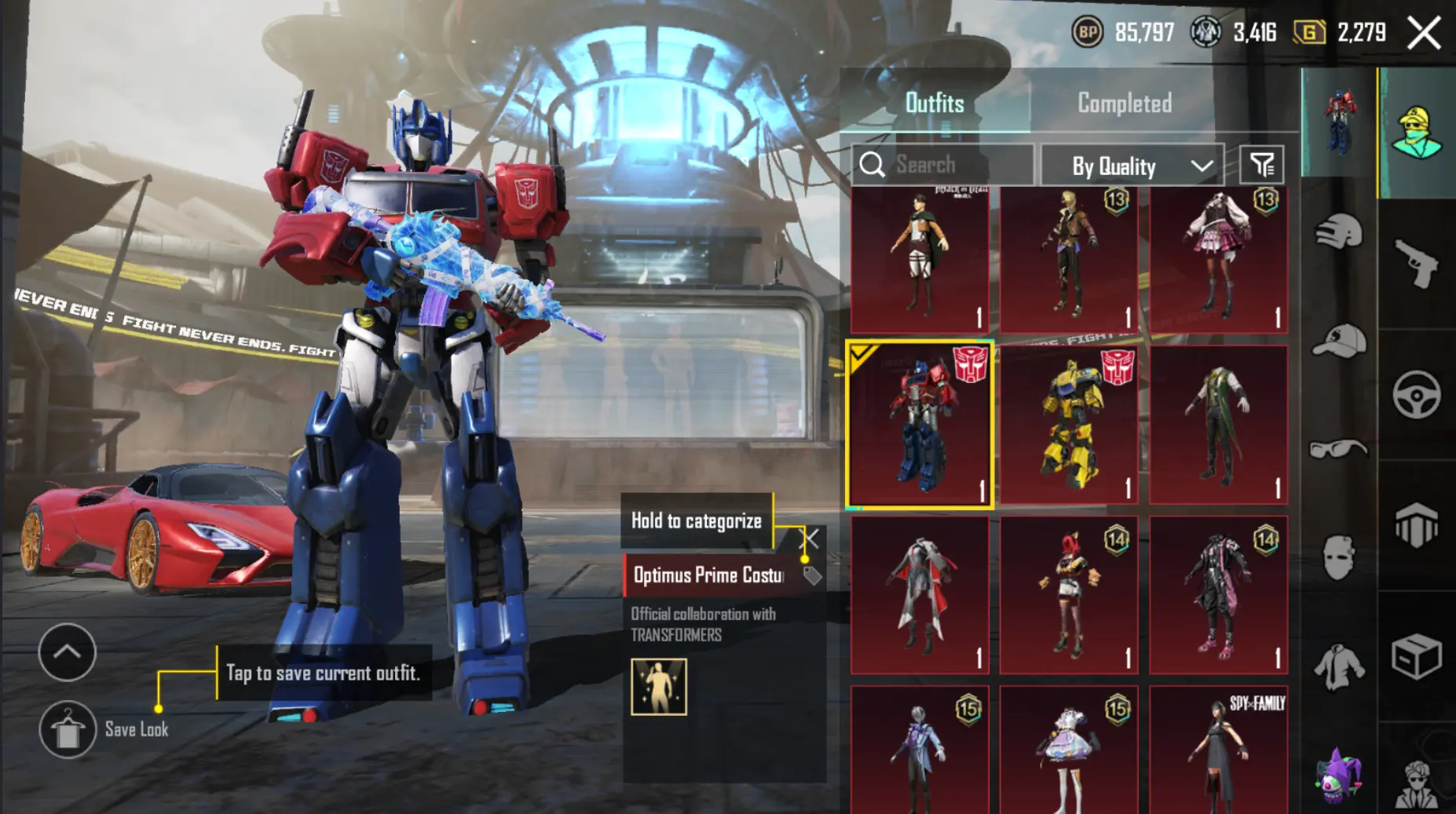Tap the Save Look hanger button
This screenshot has width=1456, height=814.
(x=68, y=730)
